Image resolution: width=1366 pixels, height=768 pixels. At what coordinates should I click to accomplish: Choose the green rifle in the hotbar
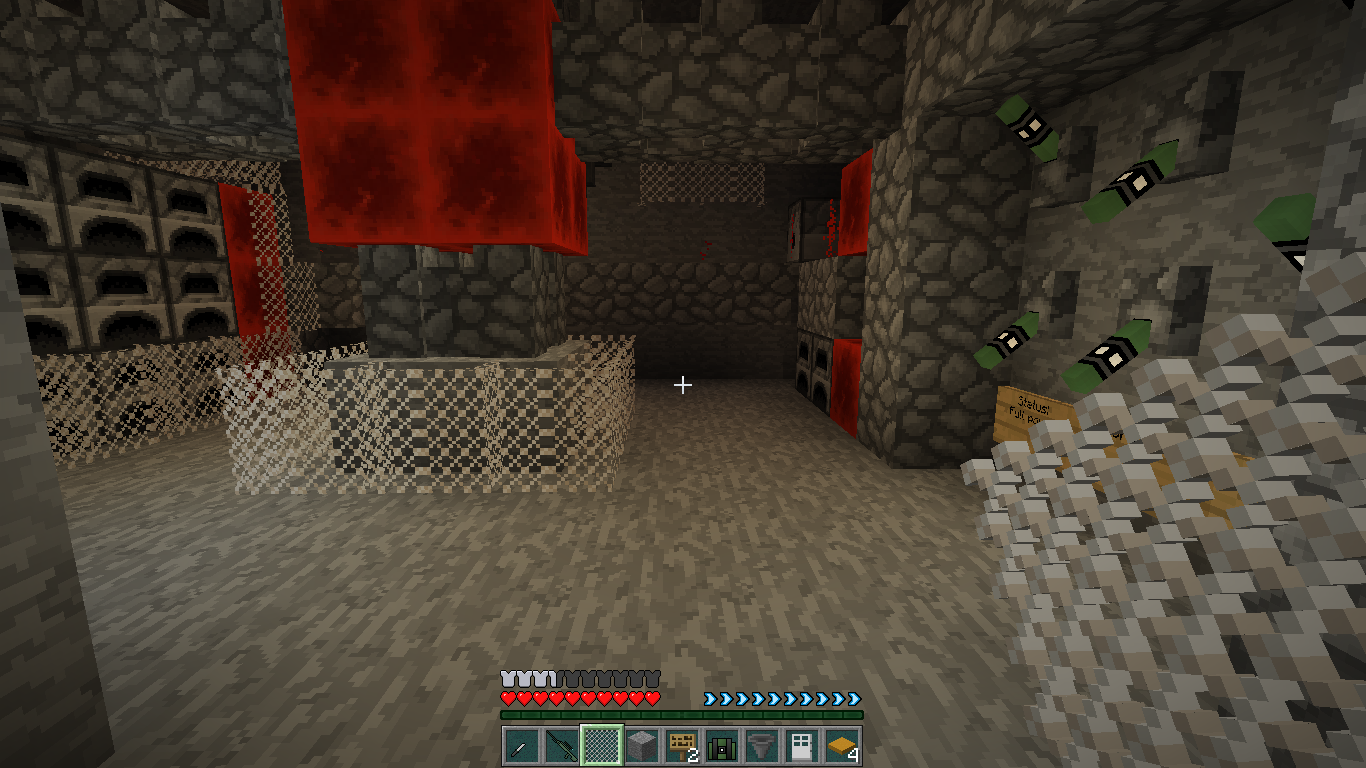[561, 745]
